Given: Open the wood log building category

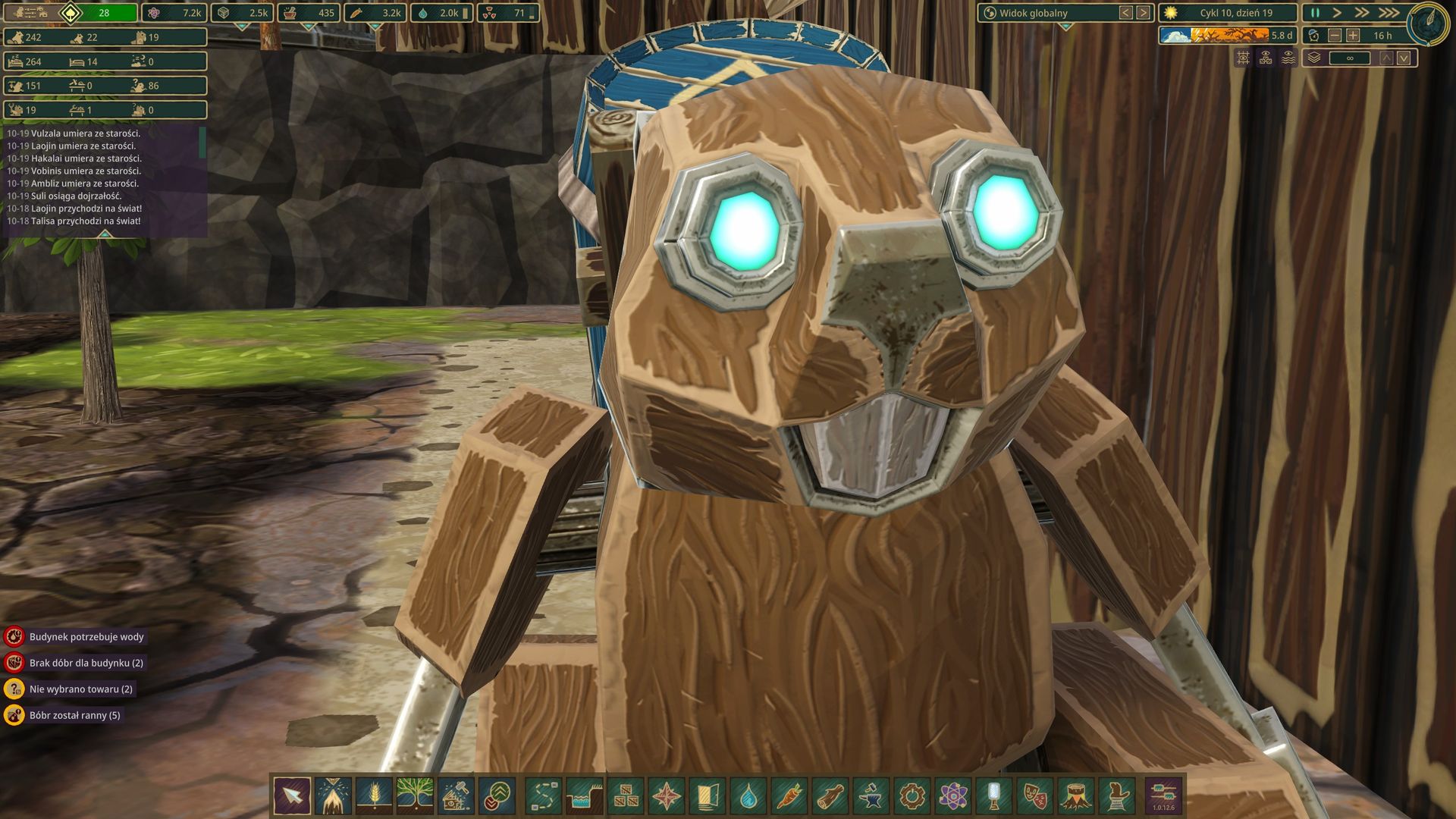Looking at the screenshot, I should 830,796.
